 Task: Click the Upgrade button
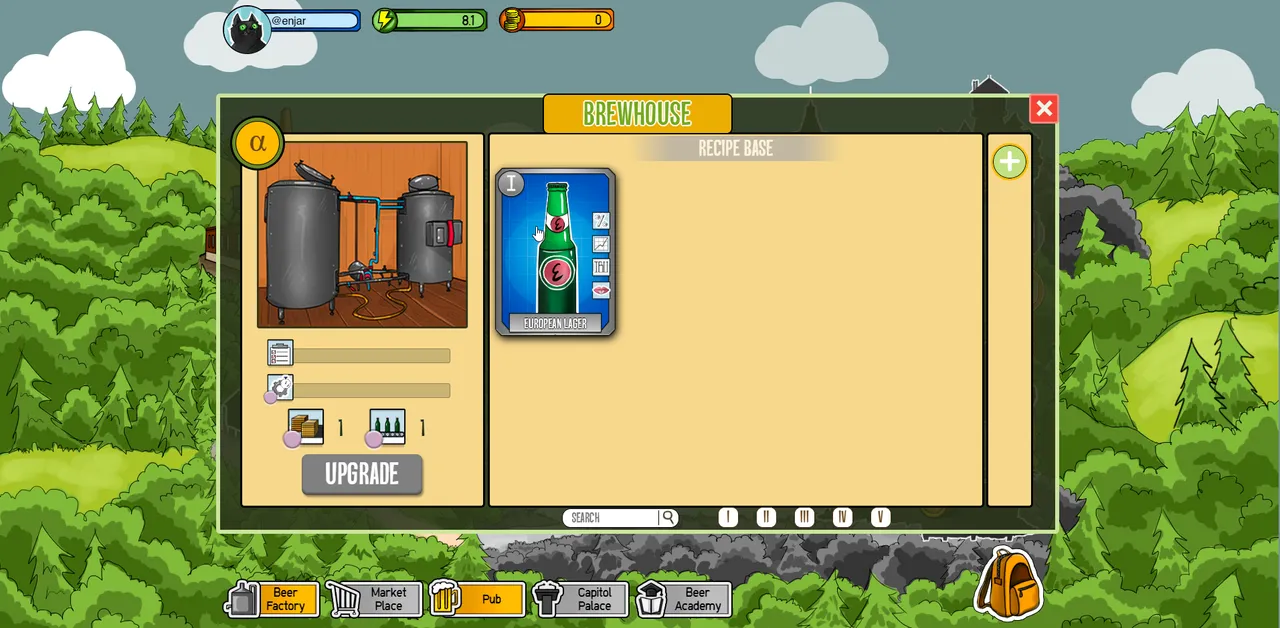click(x=362, y=475)
